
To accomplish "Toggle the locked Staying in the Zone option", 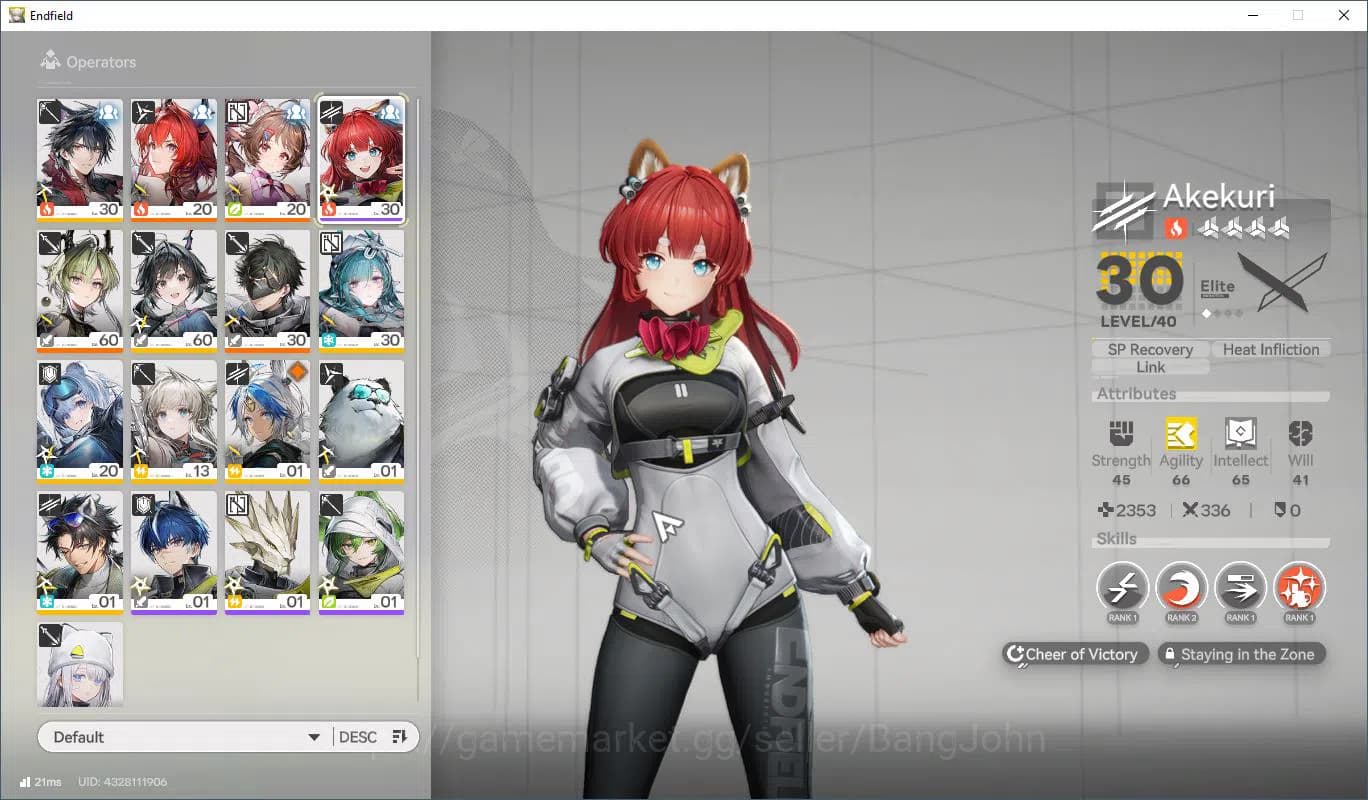I will (1241, 654).
